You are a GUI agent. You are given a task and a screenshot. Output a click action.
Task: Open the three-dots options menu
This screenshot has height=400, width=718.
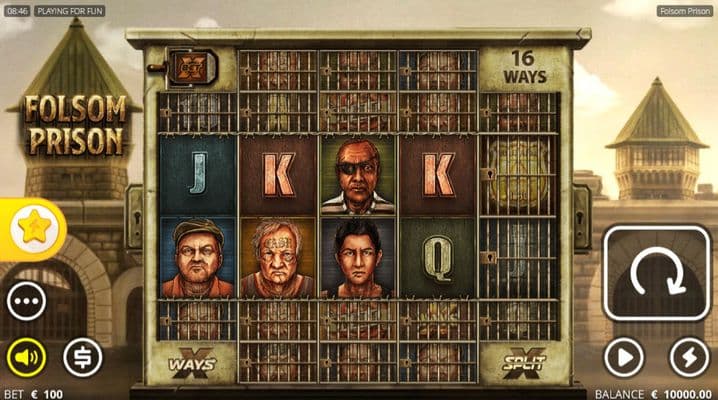pos(26,301)
